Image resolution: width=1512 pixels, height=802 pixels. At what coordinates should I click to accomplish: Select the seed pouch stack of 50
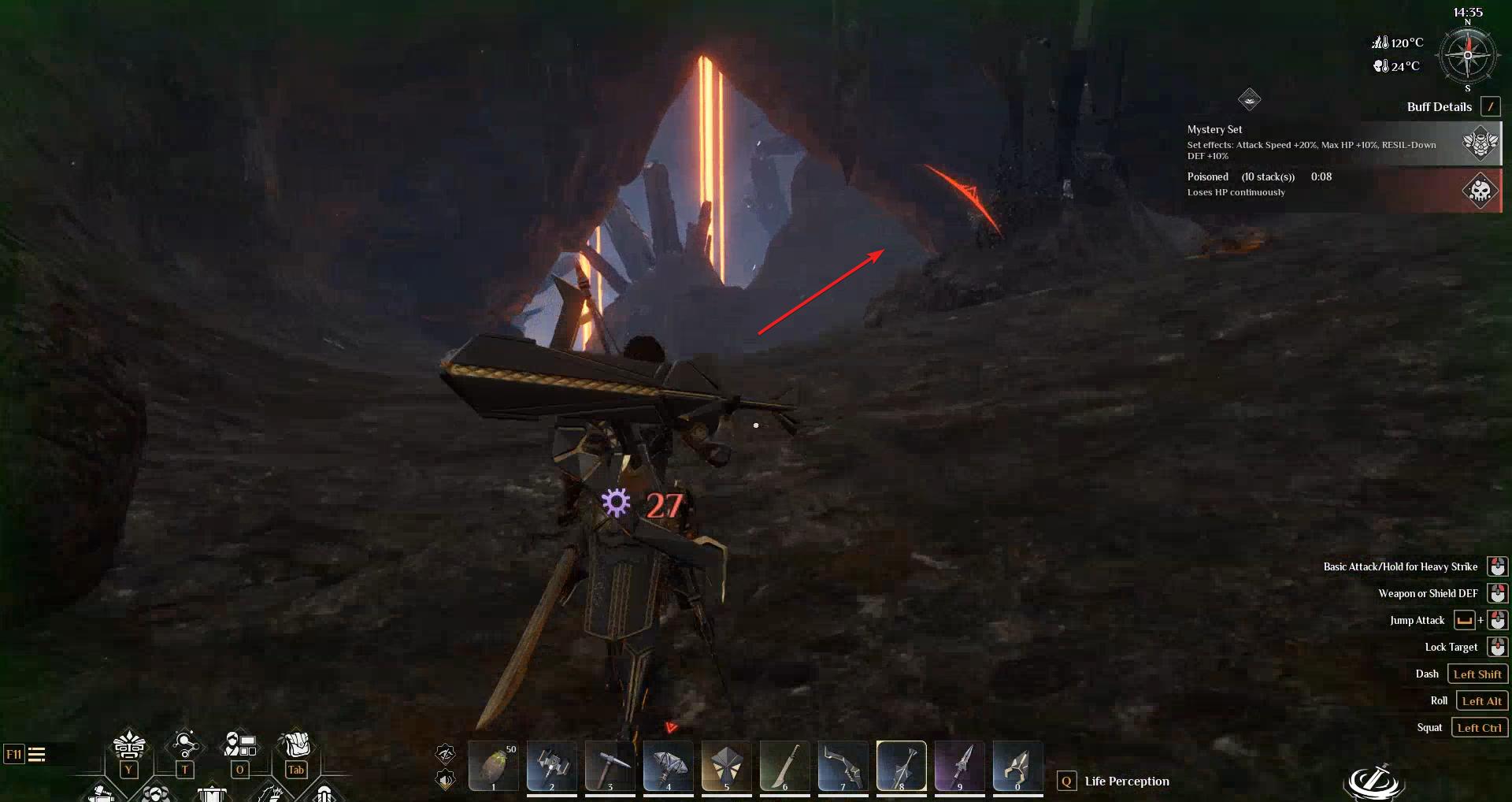(x=494, y=766)
